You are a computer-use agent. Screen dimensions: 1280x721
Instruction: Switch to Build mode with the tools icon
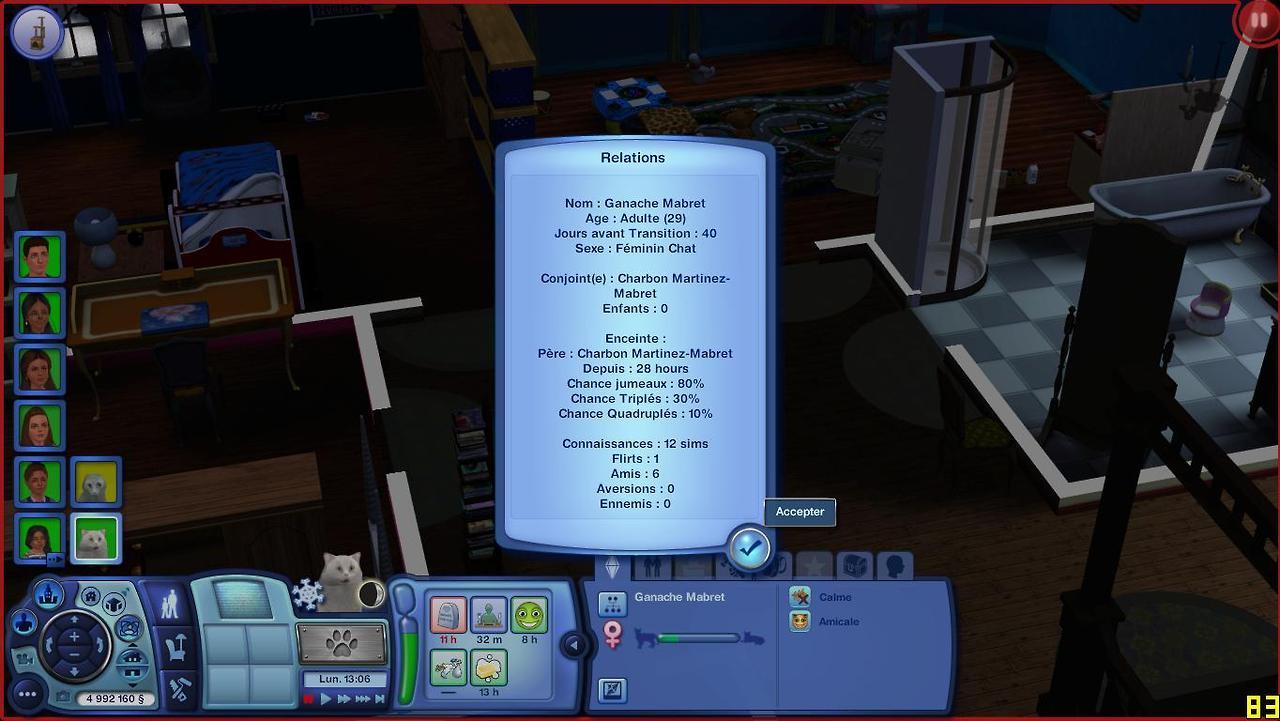tap(177, 688)
